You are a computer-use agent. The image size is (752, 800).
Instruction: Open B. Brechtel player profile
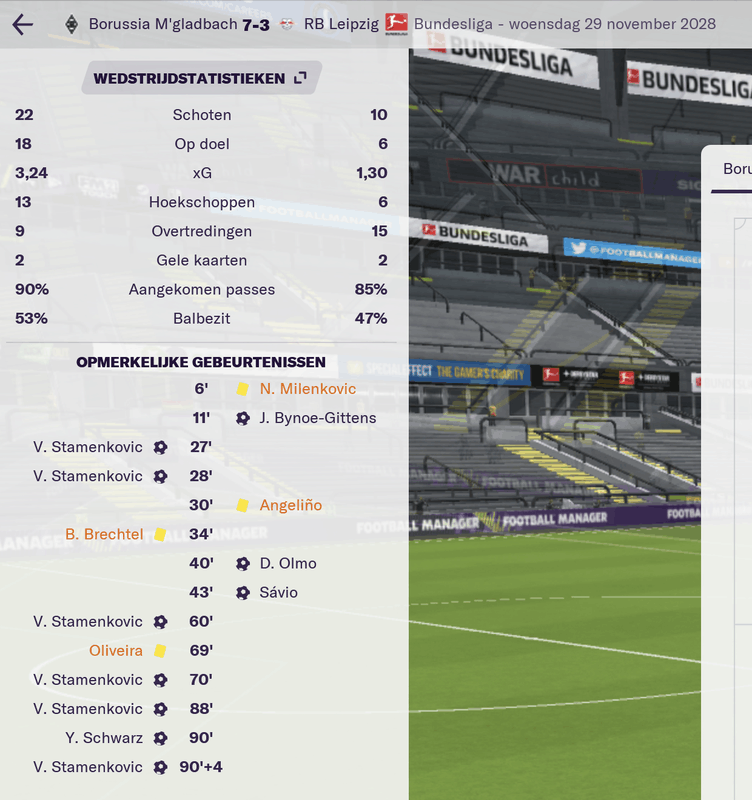tap(104, 534)
